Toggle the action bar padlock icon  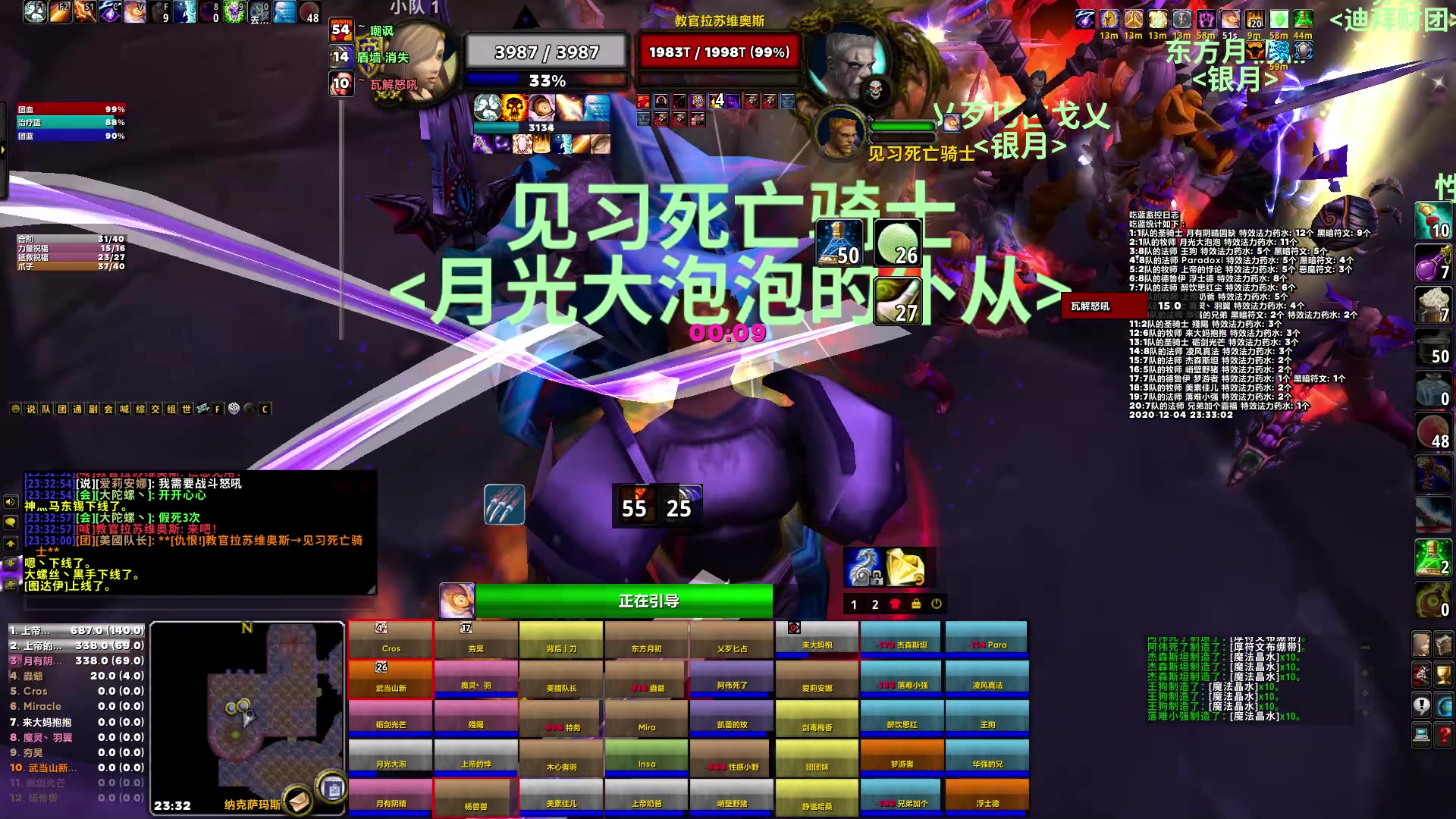coord(915,604)
